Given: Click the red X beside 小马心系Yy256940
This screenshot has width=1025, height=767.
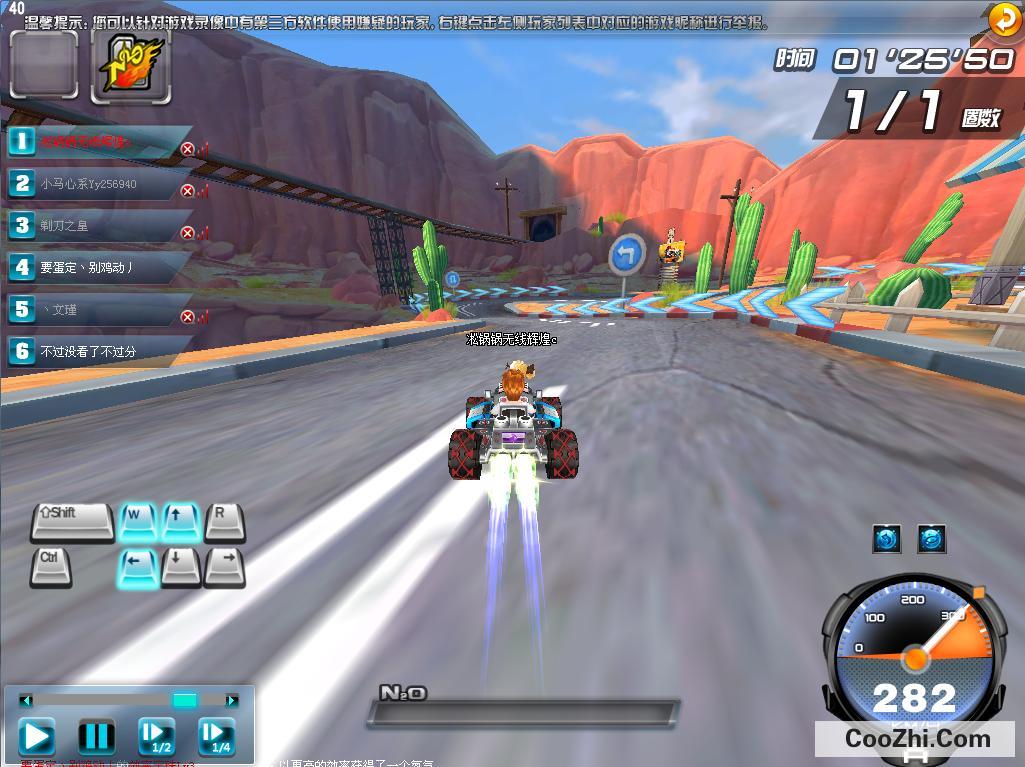Looking at the screenshot, I should click(187, 191).
